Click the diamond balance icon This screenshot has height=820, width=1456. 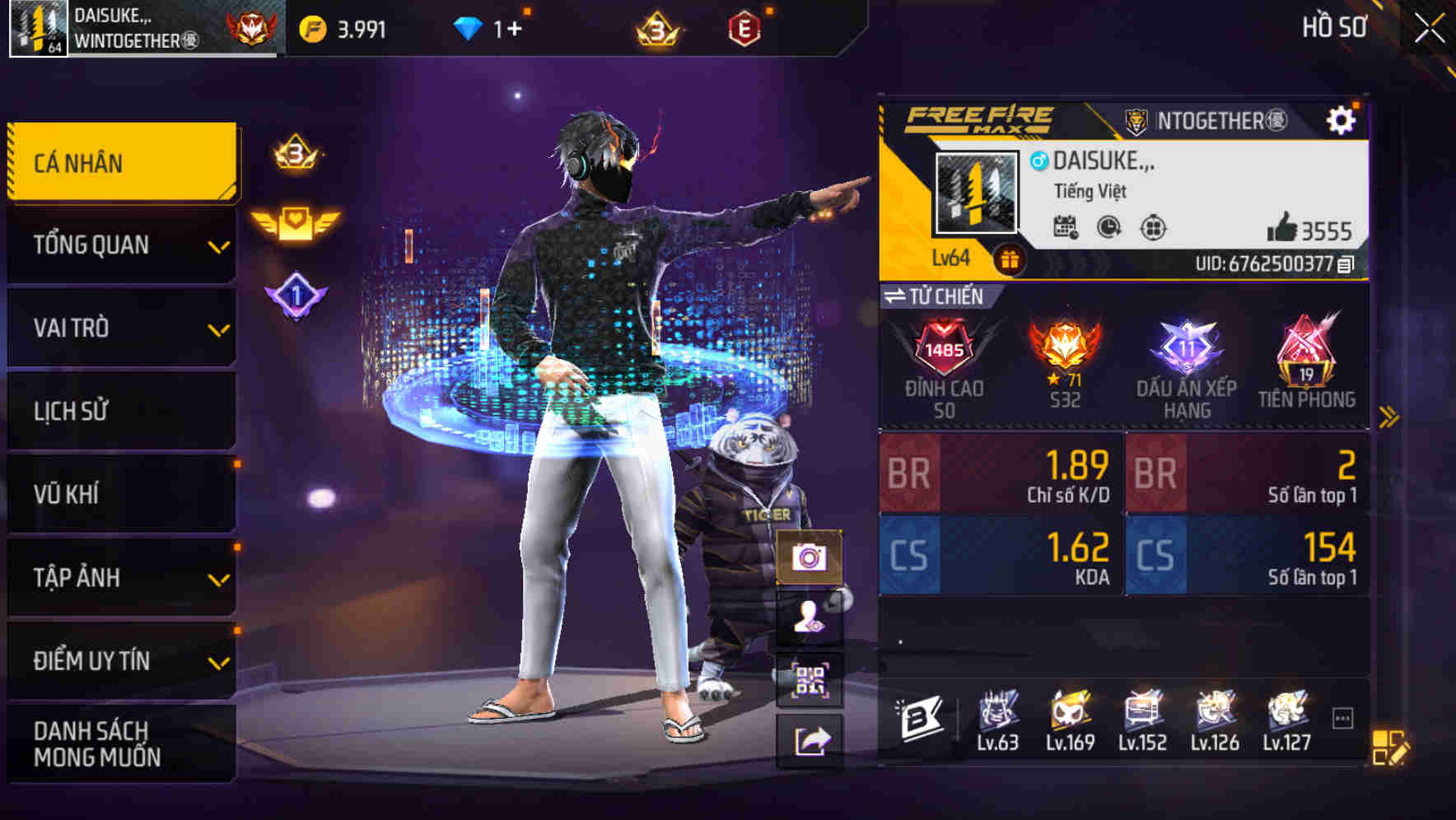tap(466, 26)
